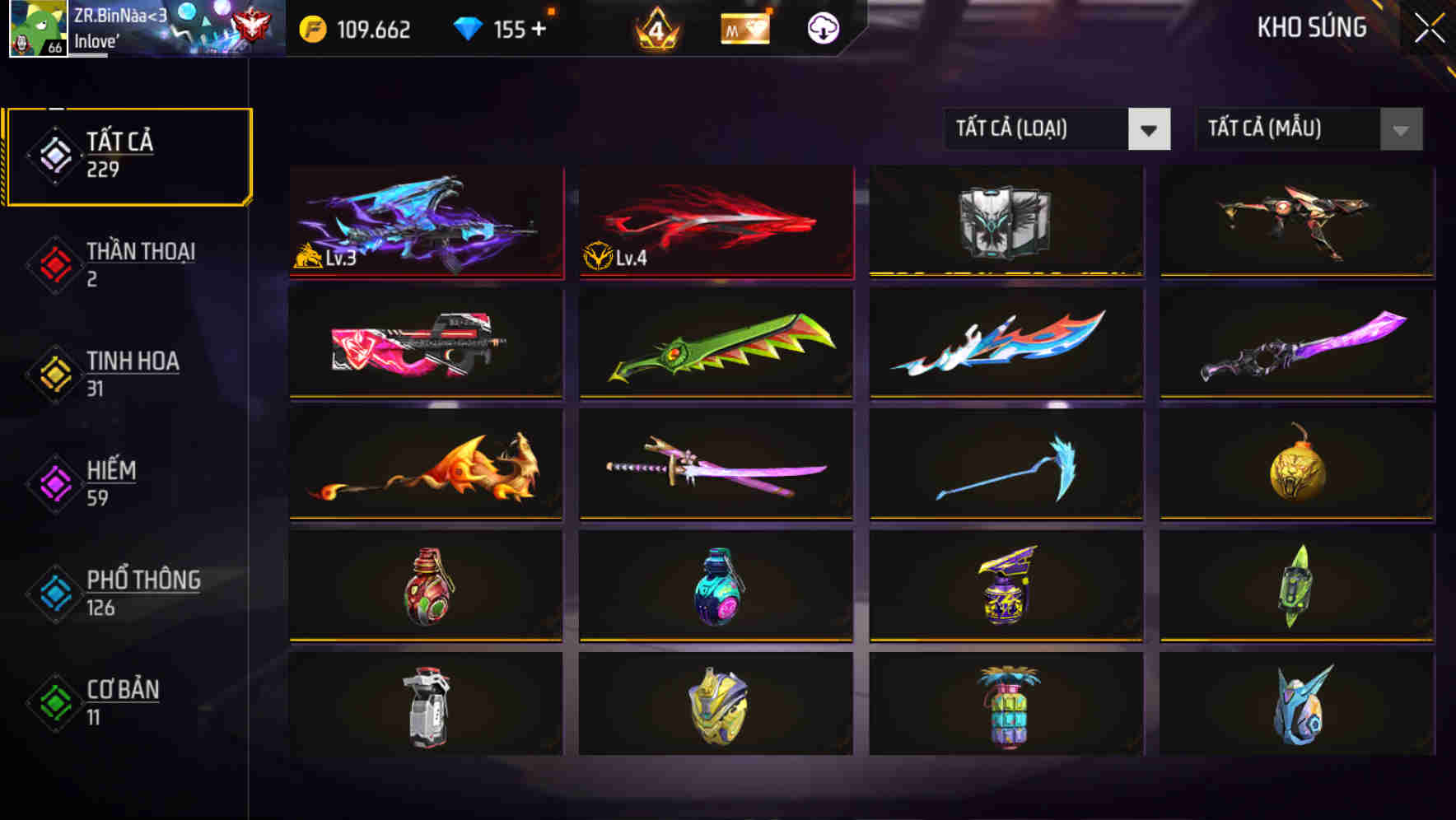Expand the weapon type filter arrow
This screenshot has height=820, width=1456.
pos(1150,129)
